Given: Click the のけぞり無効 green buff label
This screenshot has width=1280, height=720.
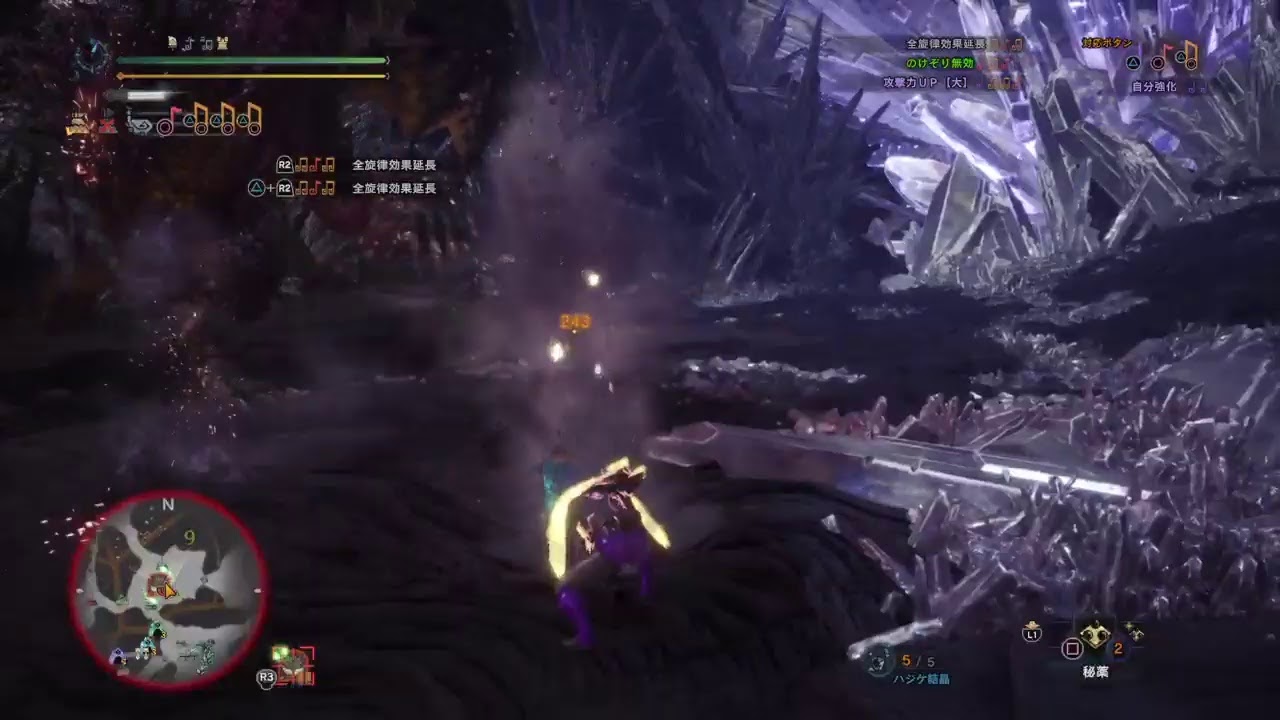Looking at the screenshot, I should pyautogui.click(x=942, y=63).
